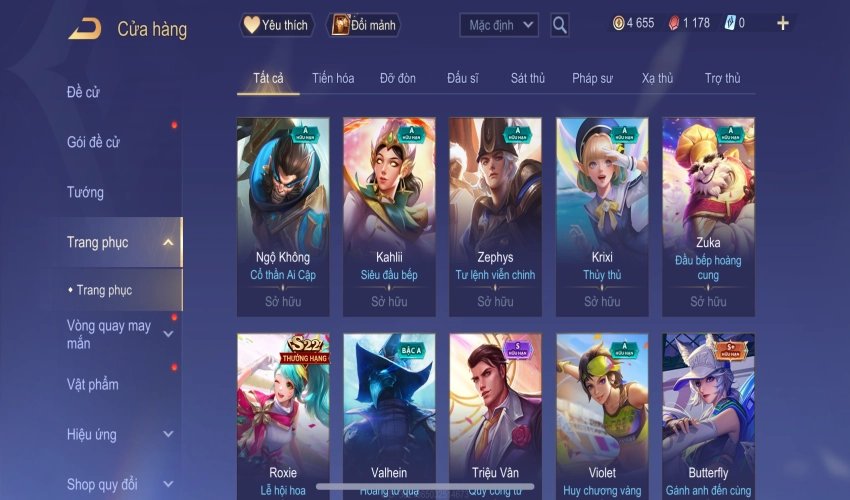This screenshot has width=850, height=500.
Task: Open the Đổi mảnh exchange
Action: pyautogui.click(x=364, y=25)
